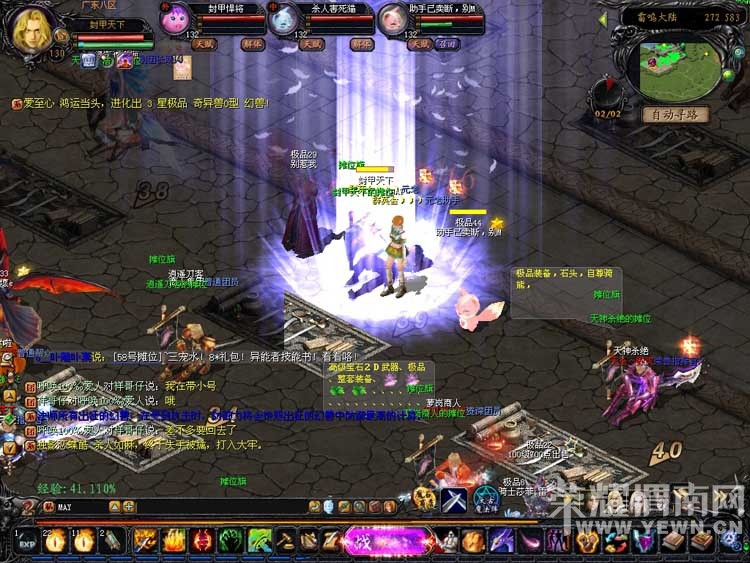750x563 pixels.
Task: Click the EXP icon on the hotbar
Action: pyautogui.click(x=27, y=541)
